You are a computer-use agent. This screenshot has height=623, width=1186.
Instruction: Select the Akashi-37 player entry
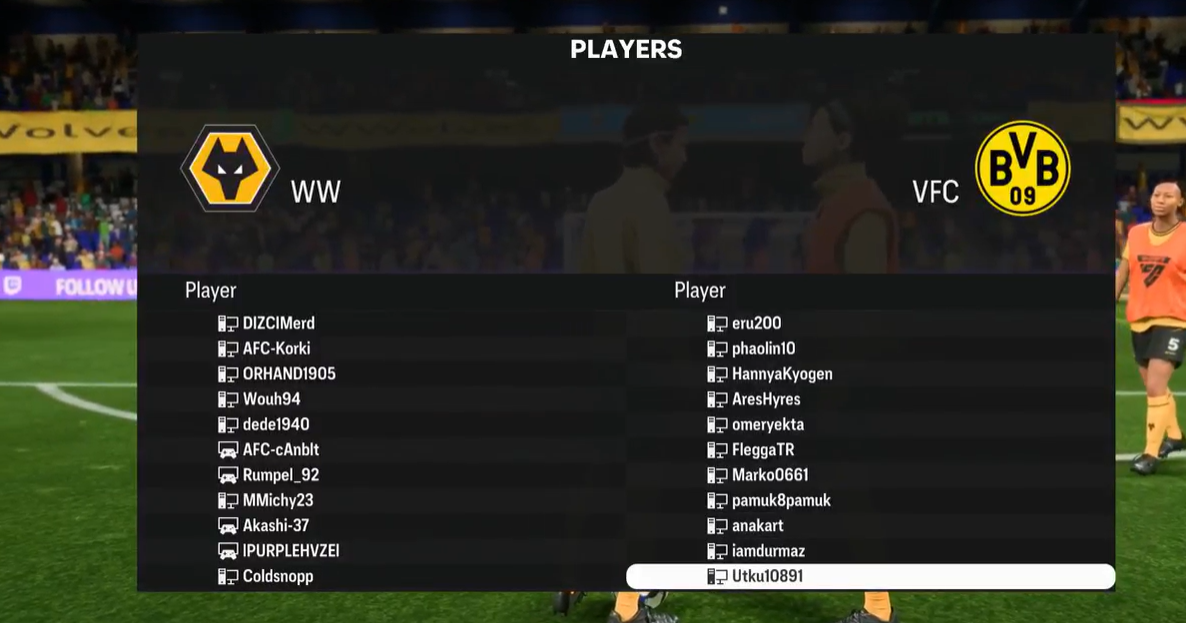click(276, 525)
